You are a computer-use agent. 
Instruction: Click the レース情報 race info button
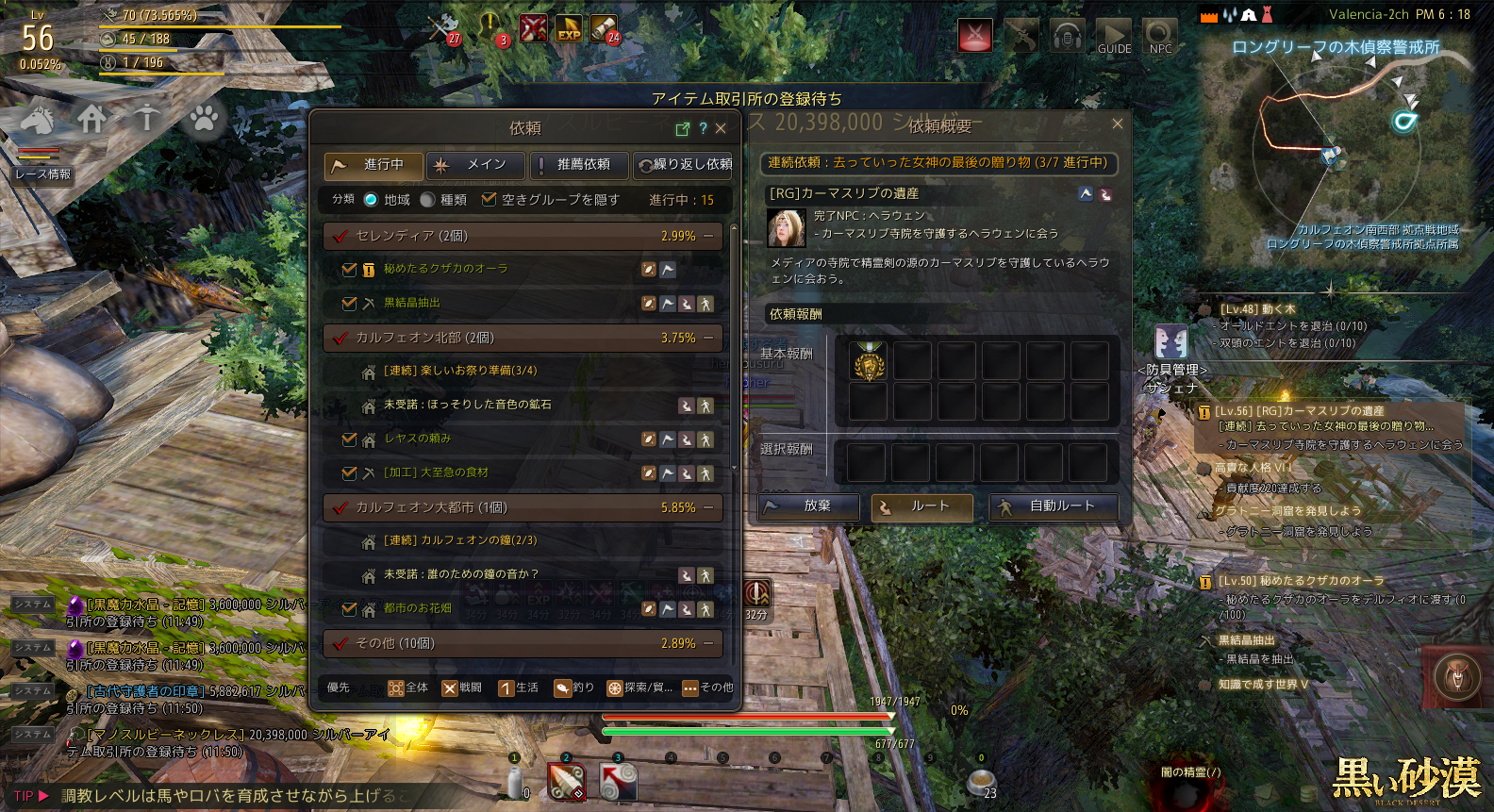coord(42,174)
